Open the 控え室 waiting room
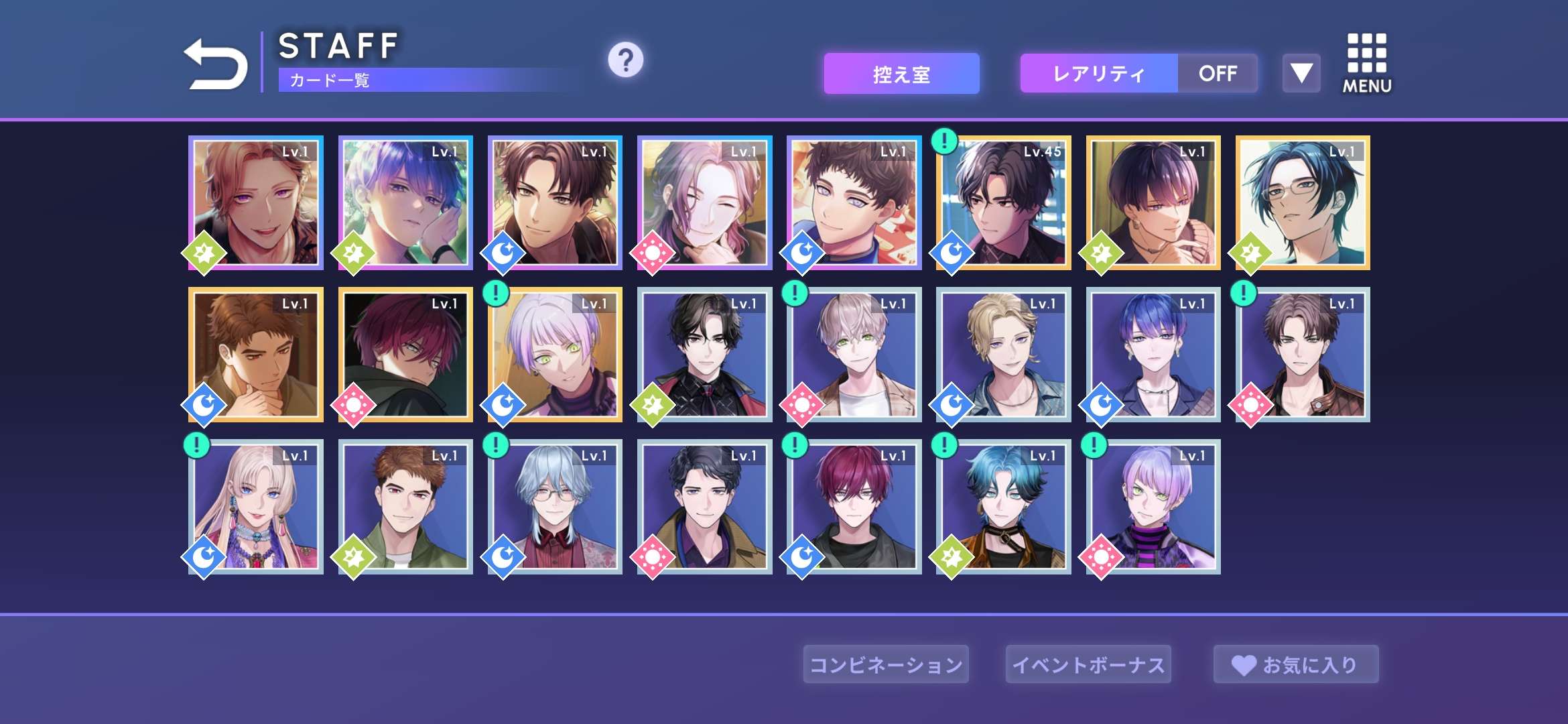This screenshot has height=724, width=1568. 901,74
